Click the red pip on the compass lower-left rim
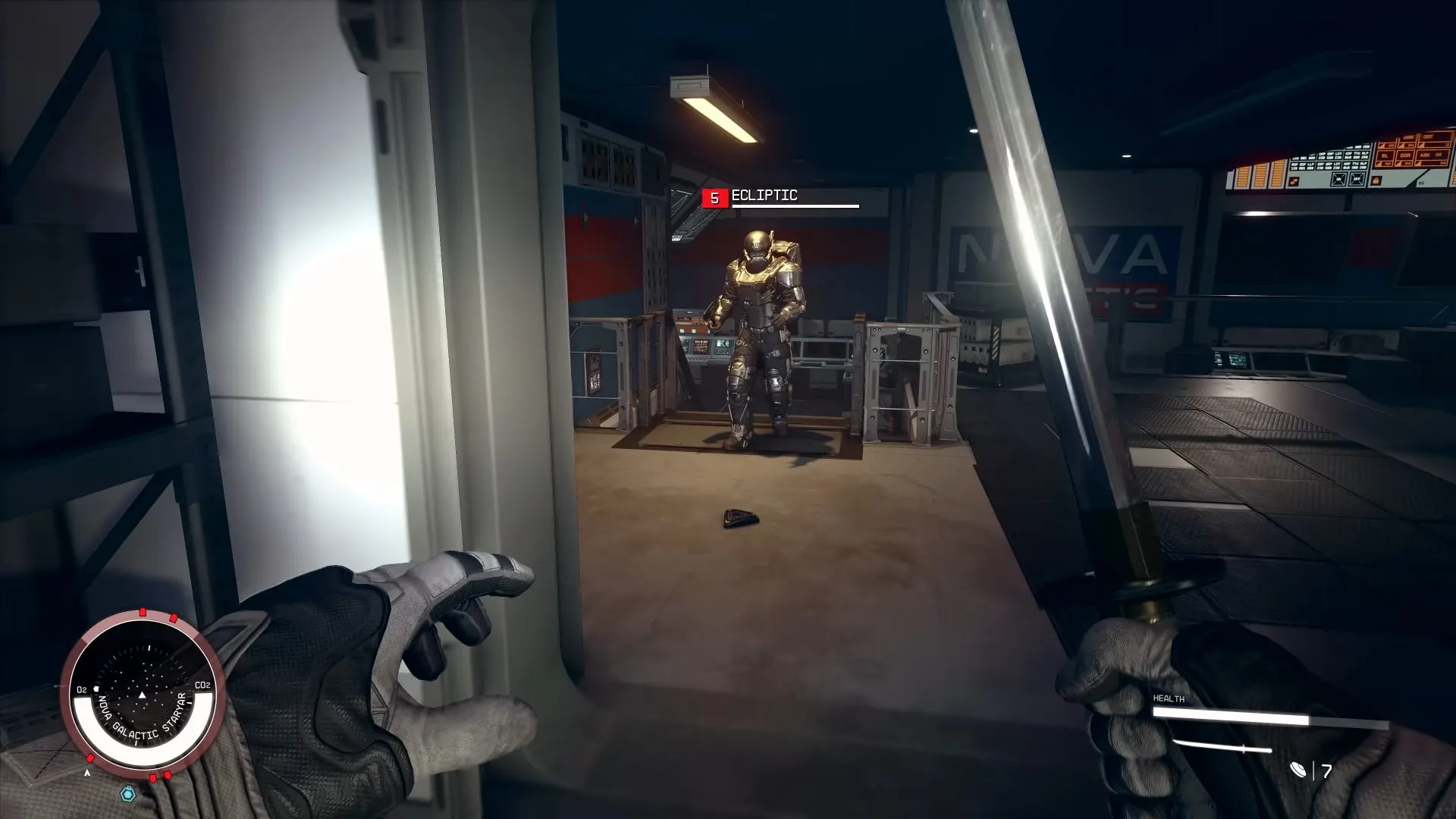The image size is (1456, 819). [91, 758]
